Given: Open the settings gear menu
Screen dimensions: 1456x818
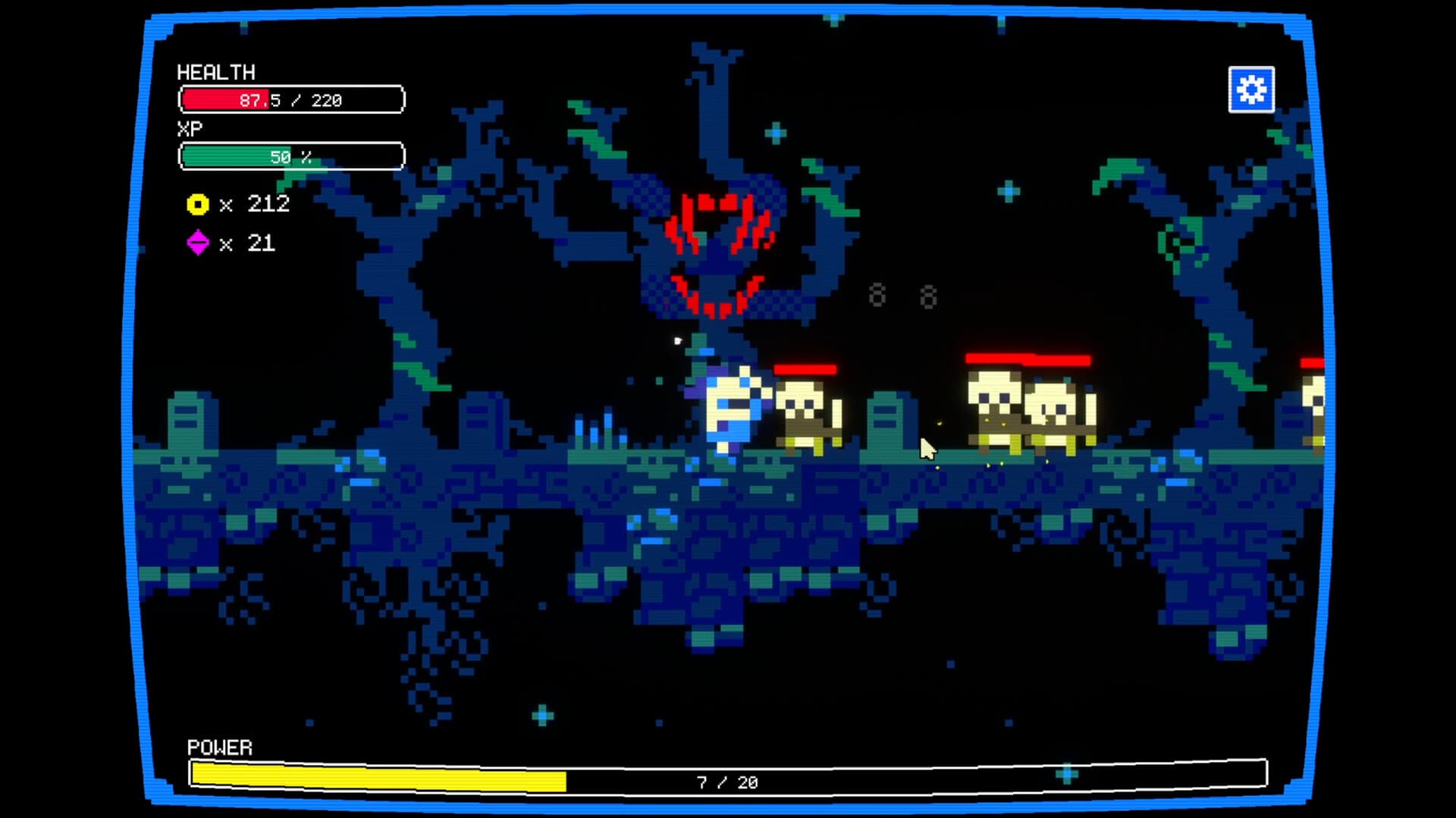Looking at the screenshot, I should pyautogui.click(x=1251, y=89).
